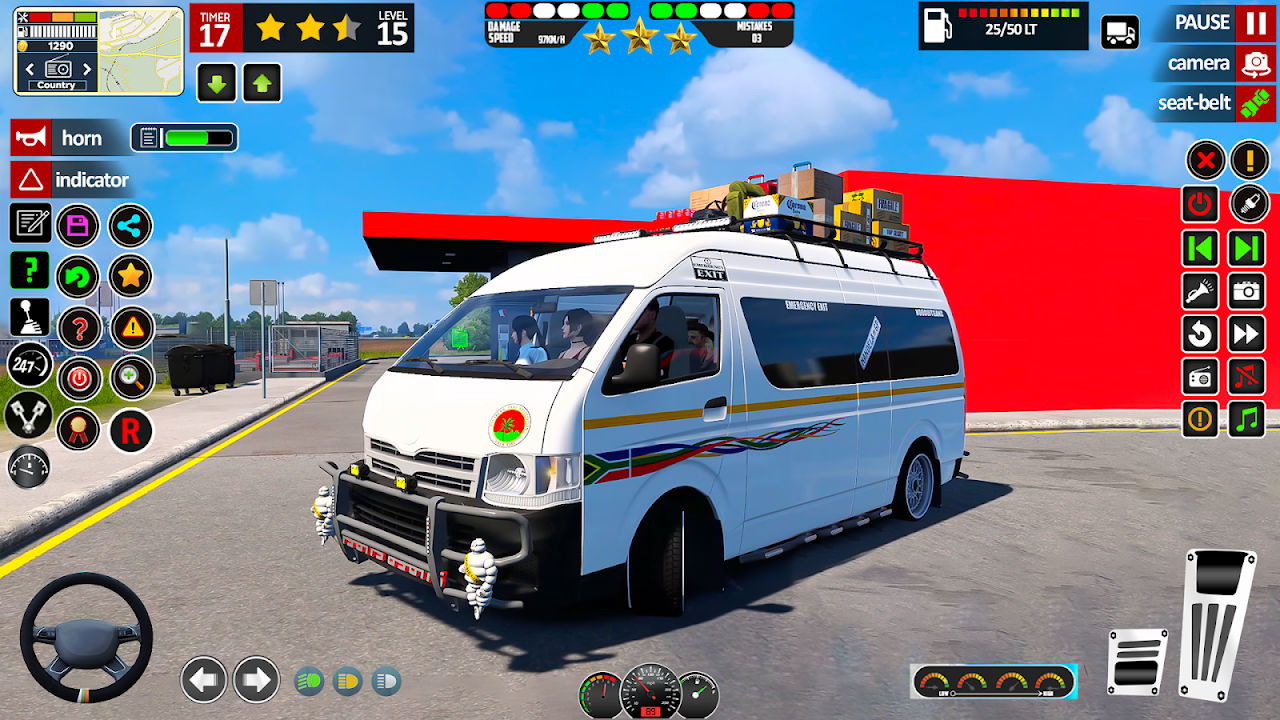1280x720 pixels.
Task: Select the gear shifter icon
Action: coord(30,317)
